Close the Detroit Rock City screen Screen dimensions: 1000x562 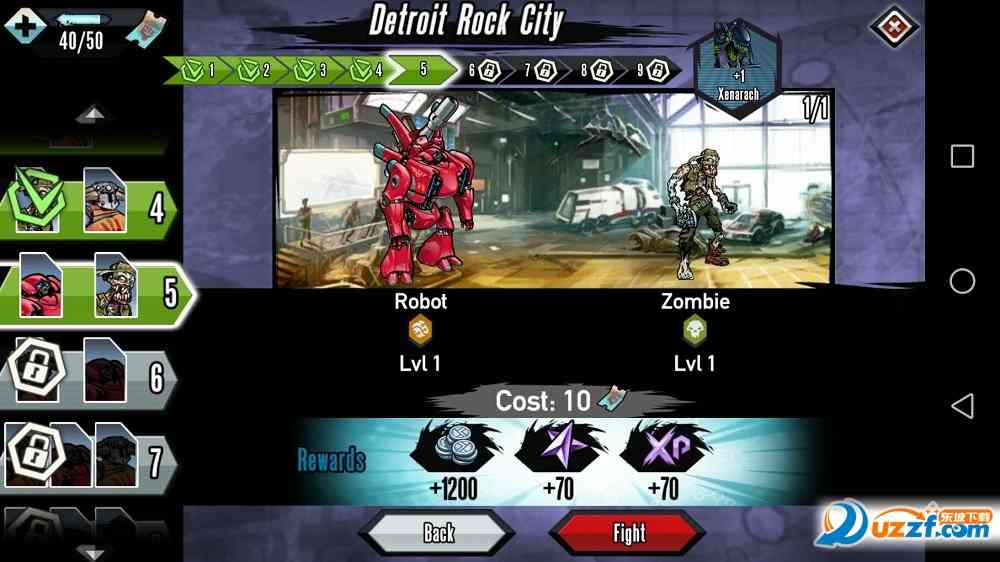893,26
